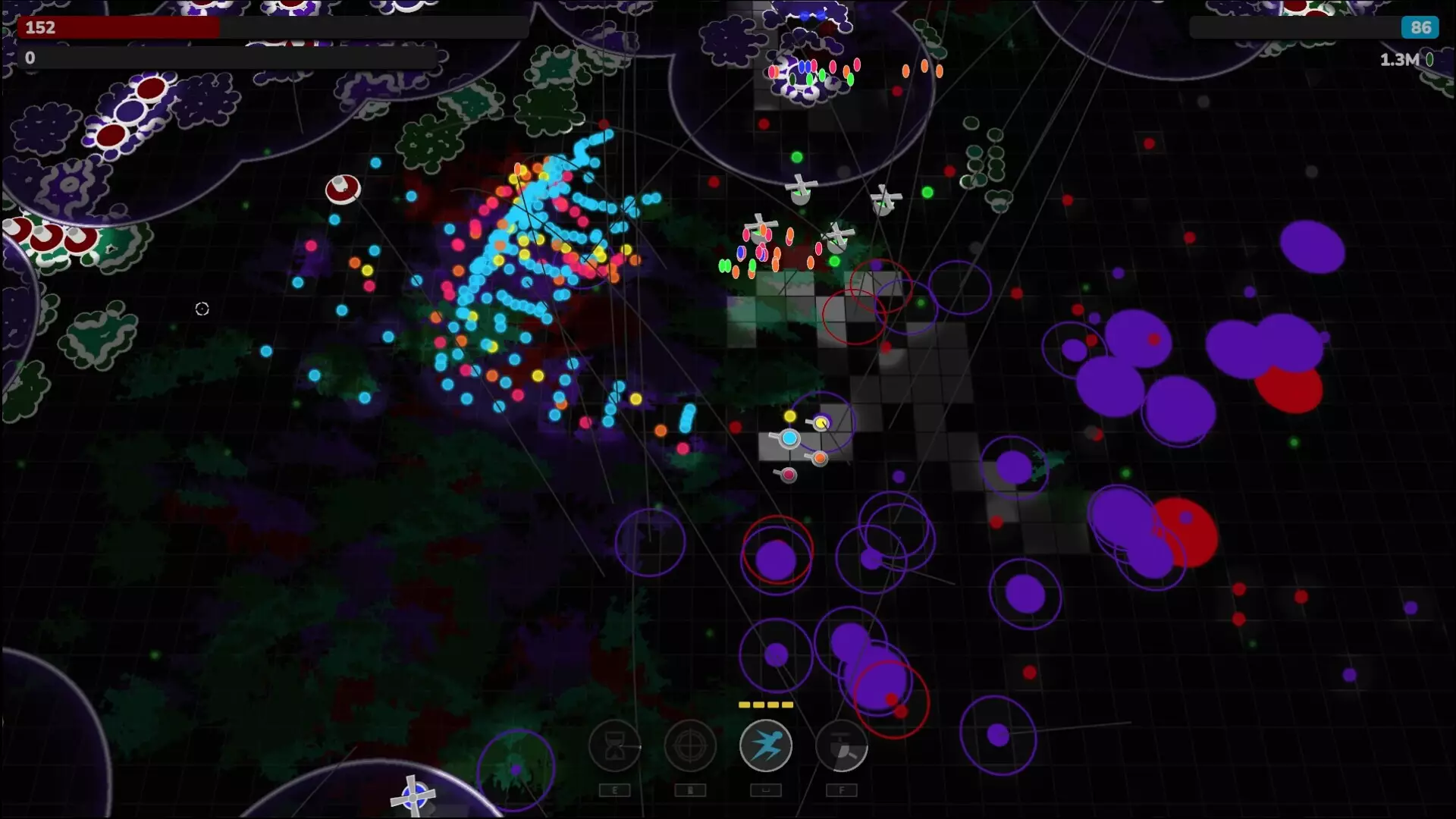
Task: Toggle the E keybind slot
Action: tap(615, 790)
